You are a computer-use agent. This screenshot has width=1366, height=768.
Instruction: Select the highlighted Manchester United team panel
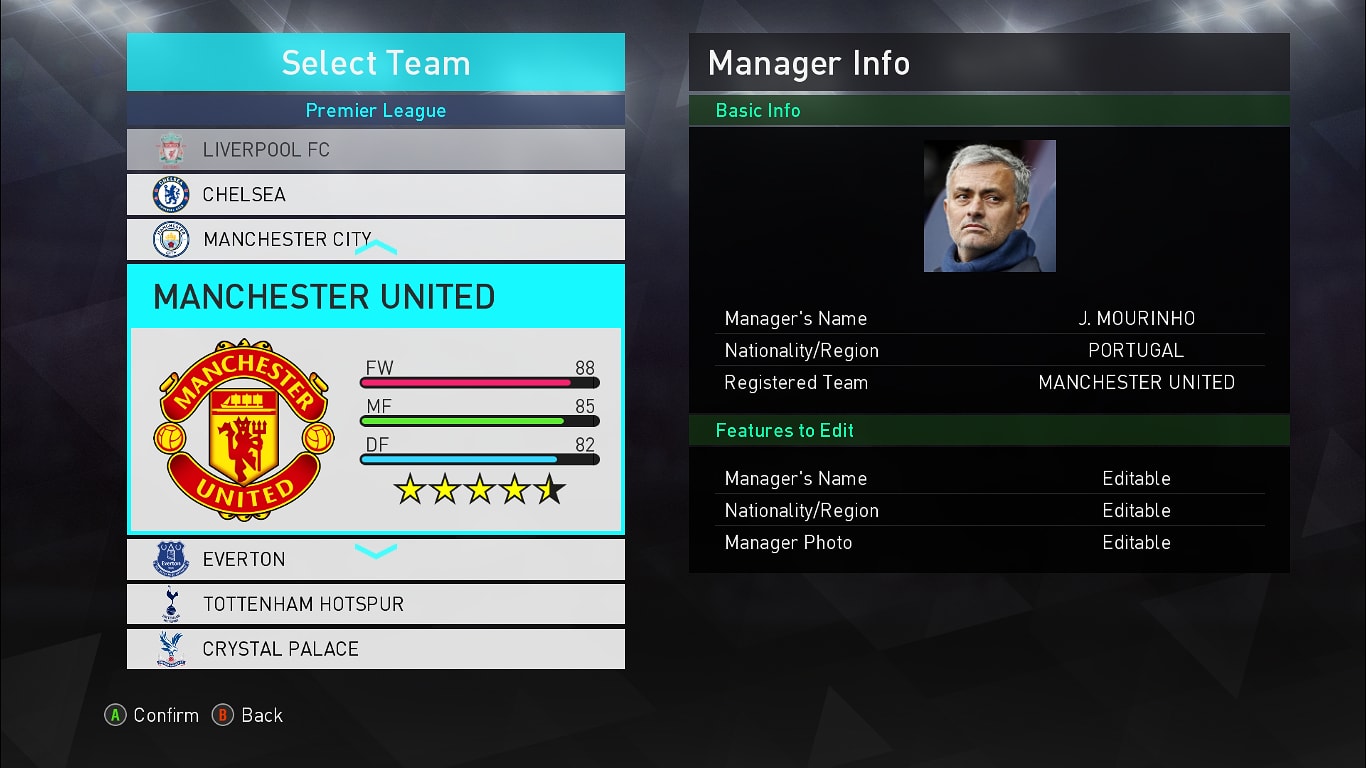click(375, 400)
